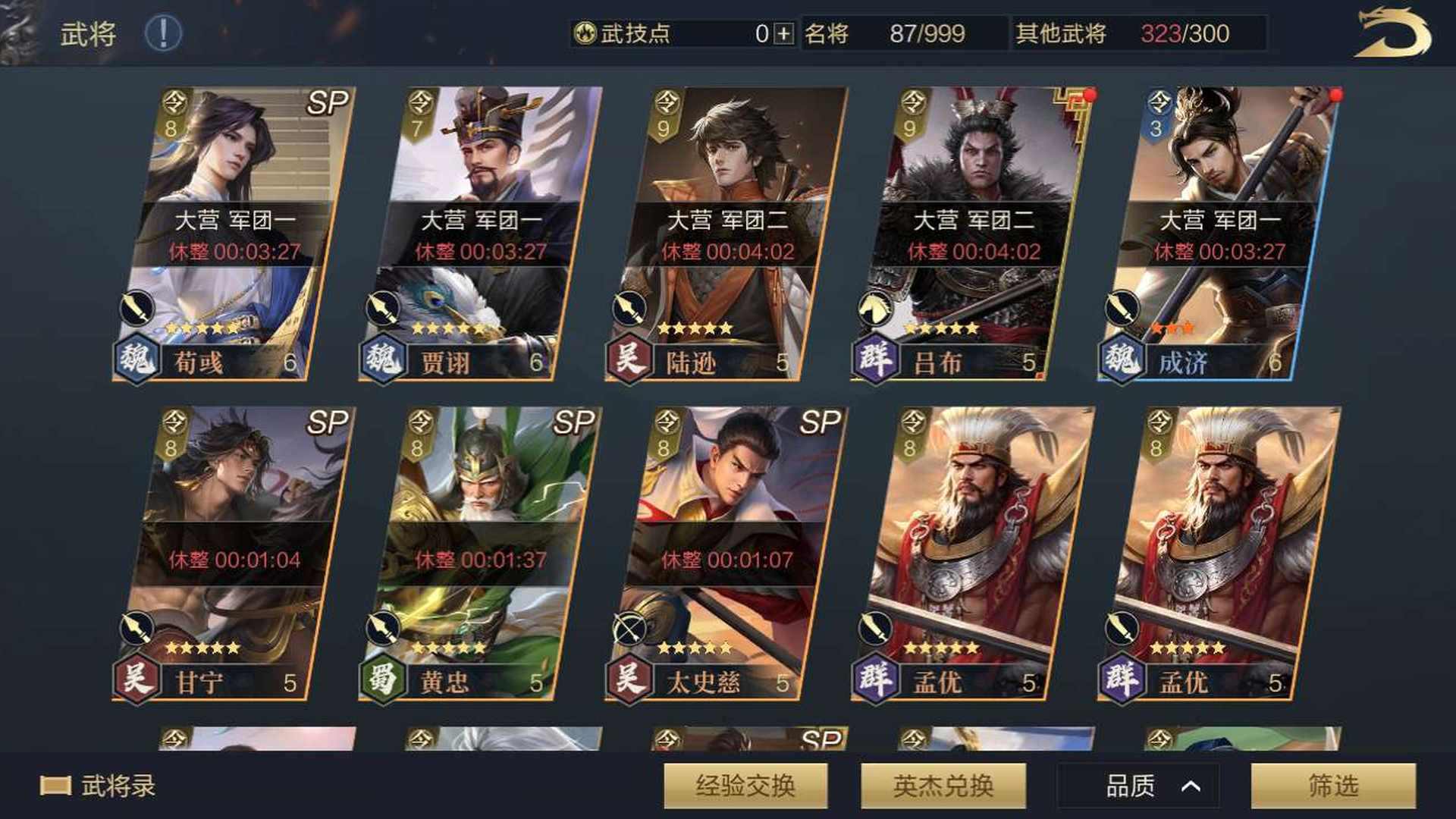
Task: Open the 太史慈 general card
Action: pyautogui.click(x=728, y=554)
